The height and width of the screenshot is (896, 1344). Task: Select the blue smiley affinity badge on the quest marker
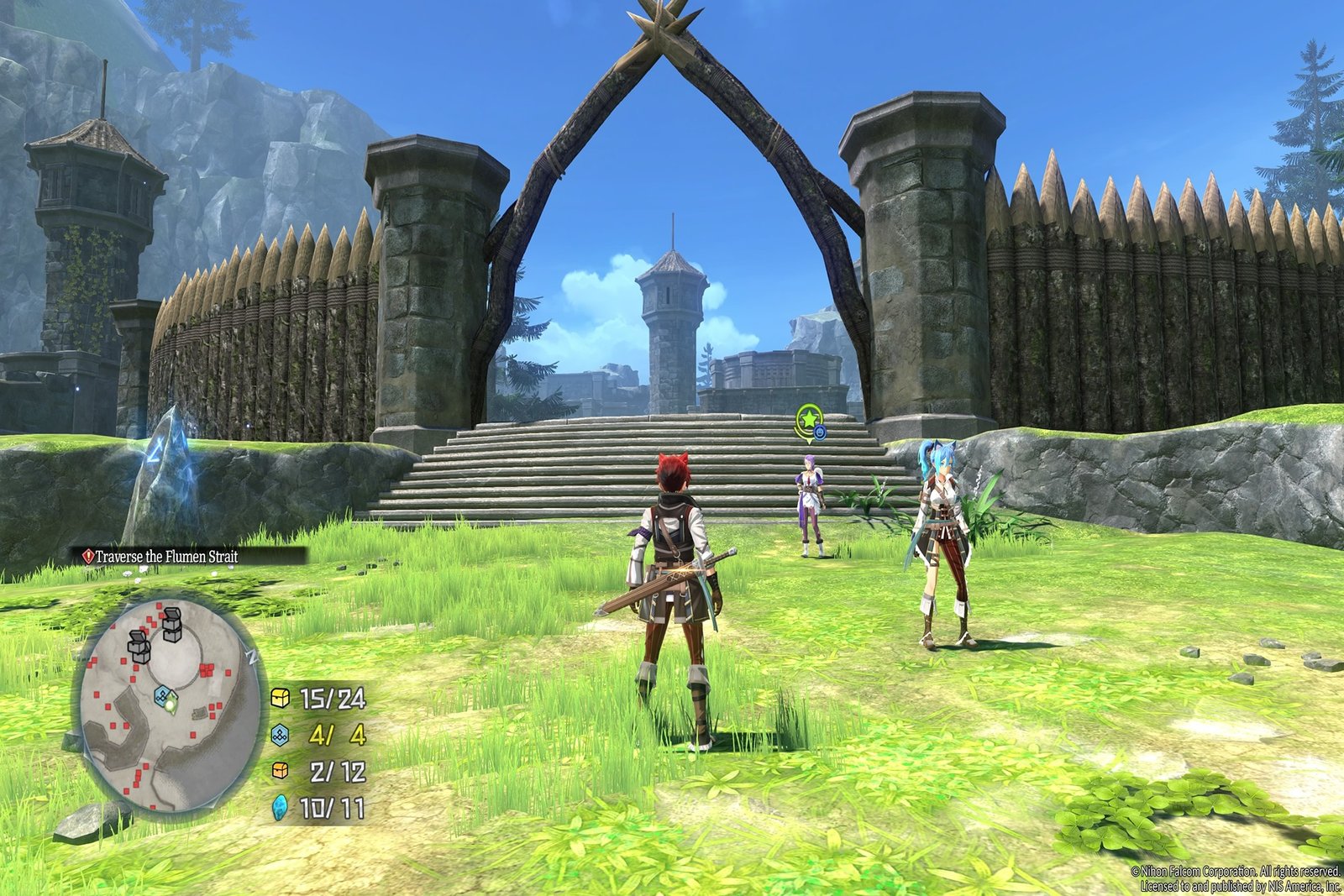tap(820, 432)
